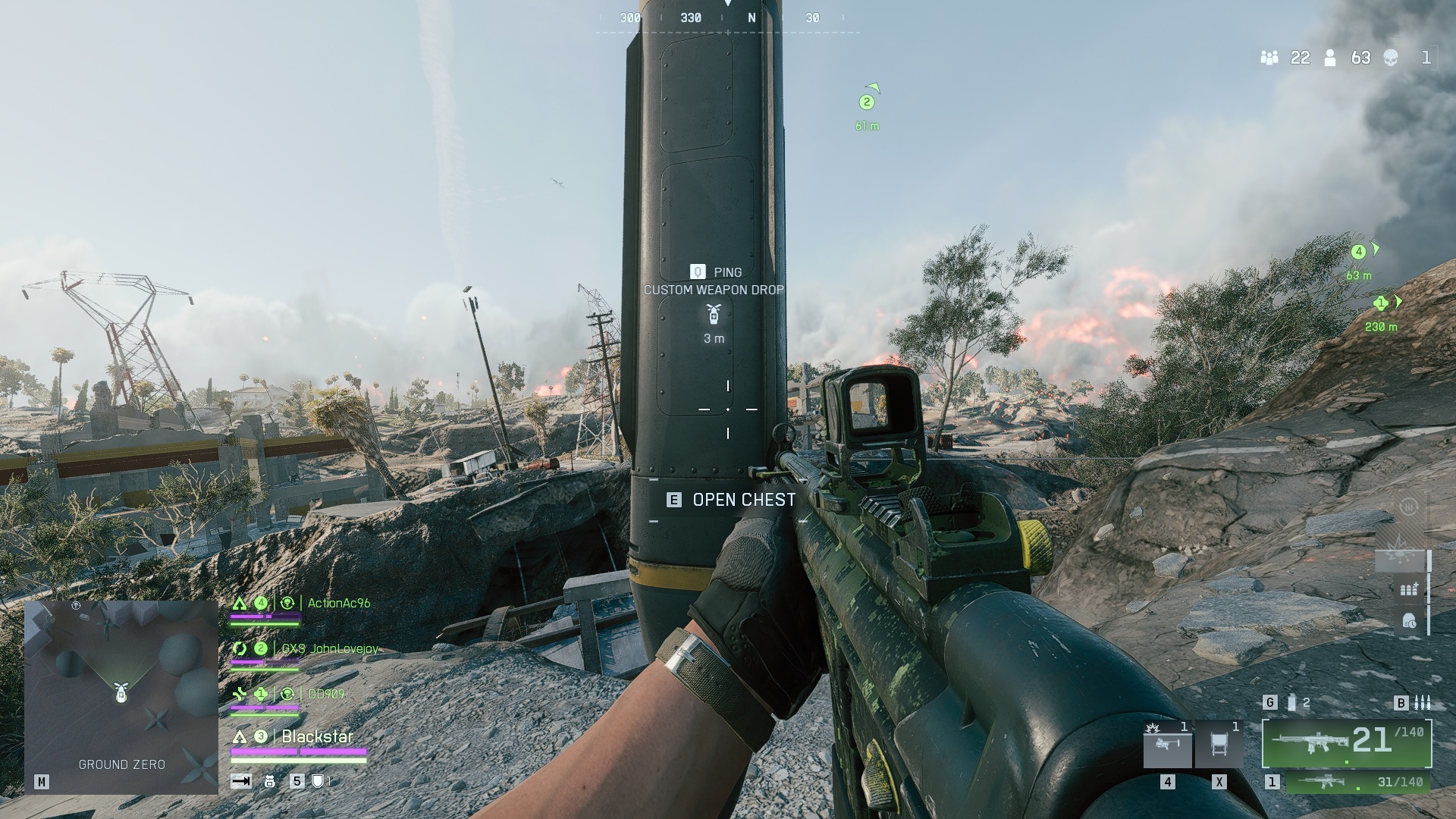1456x819 pixels.
Task: Click Blackstar's purple health bar
Action: pyautogui.click(x=299, y=751)
